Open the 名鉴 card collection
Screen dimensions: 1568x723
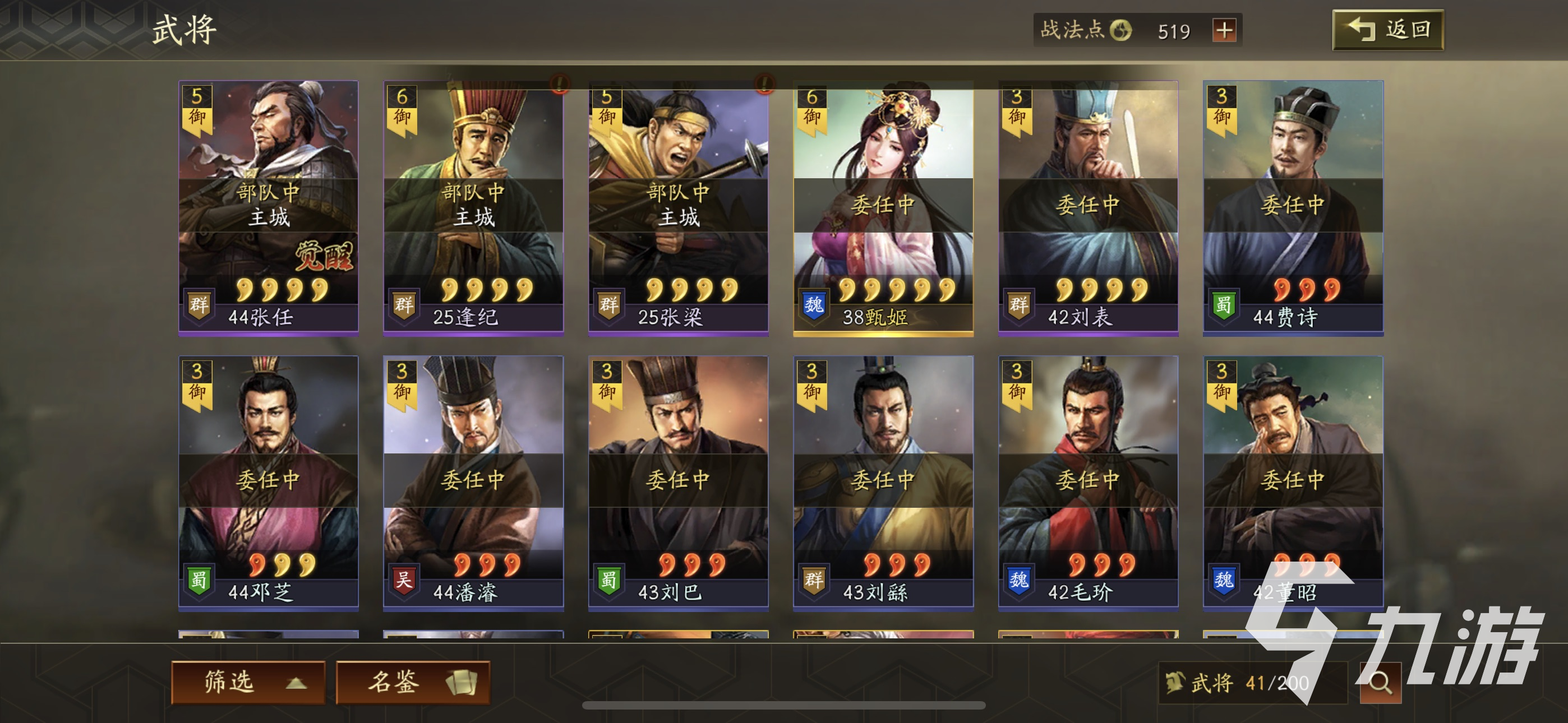click(413, 682)
